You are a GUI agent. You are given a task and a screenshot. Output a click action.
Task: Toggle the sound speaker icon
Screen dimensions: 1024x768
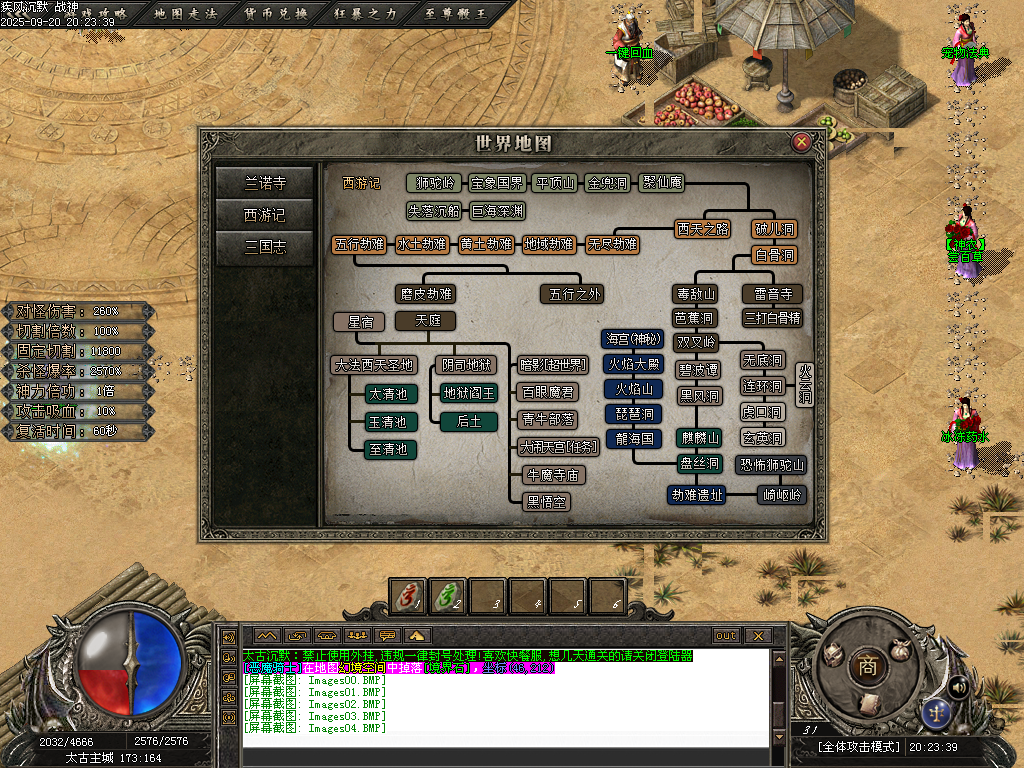(957, 686)
